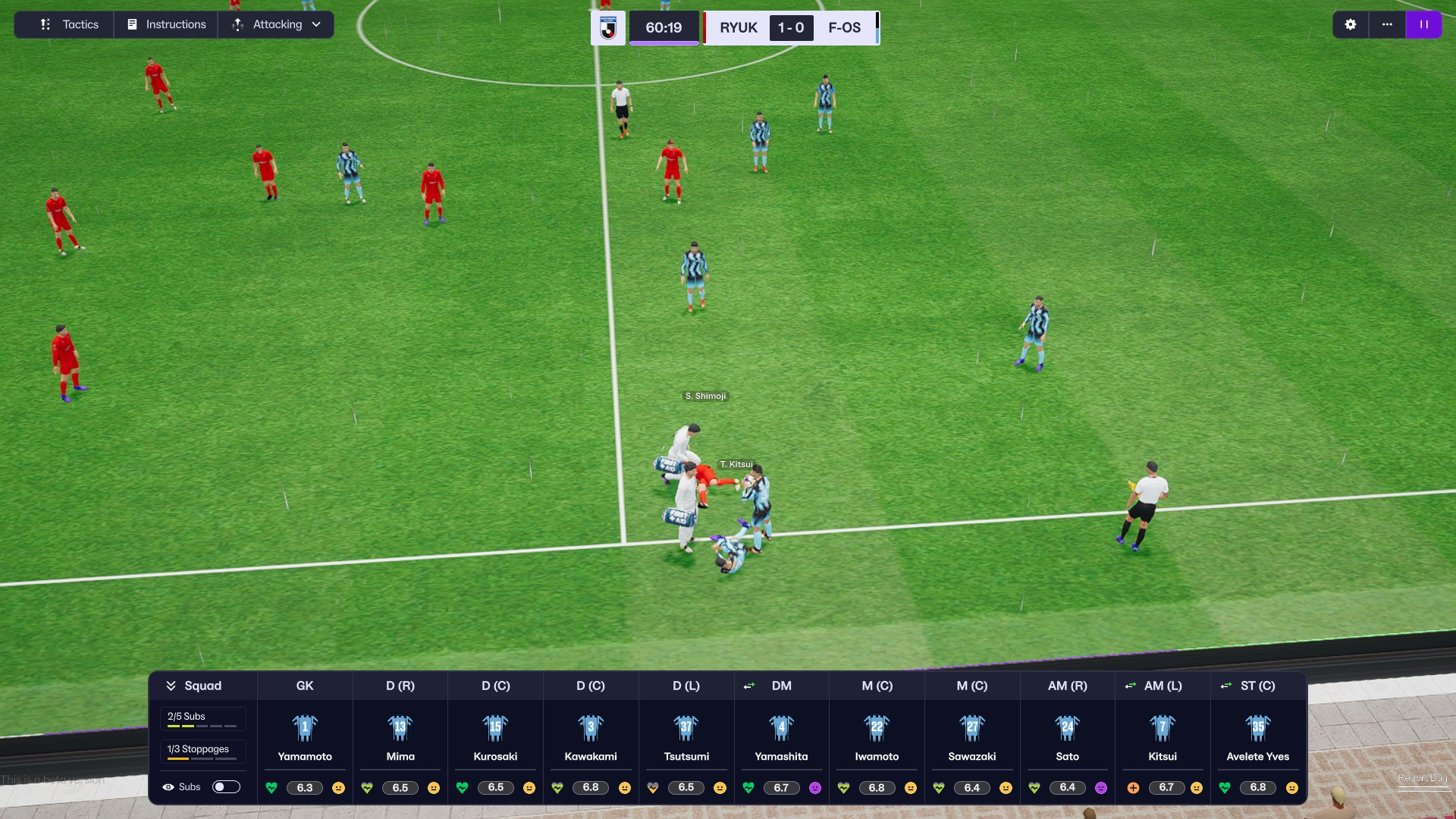Screen dimensions: 1456x819
Task: Toggle the Subs visibility switch
Action: tap(226, 787)
